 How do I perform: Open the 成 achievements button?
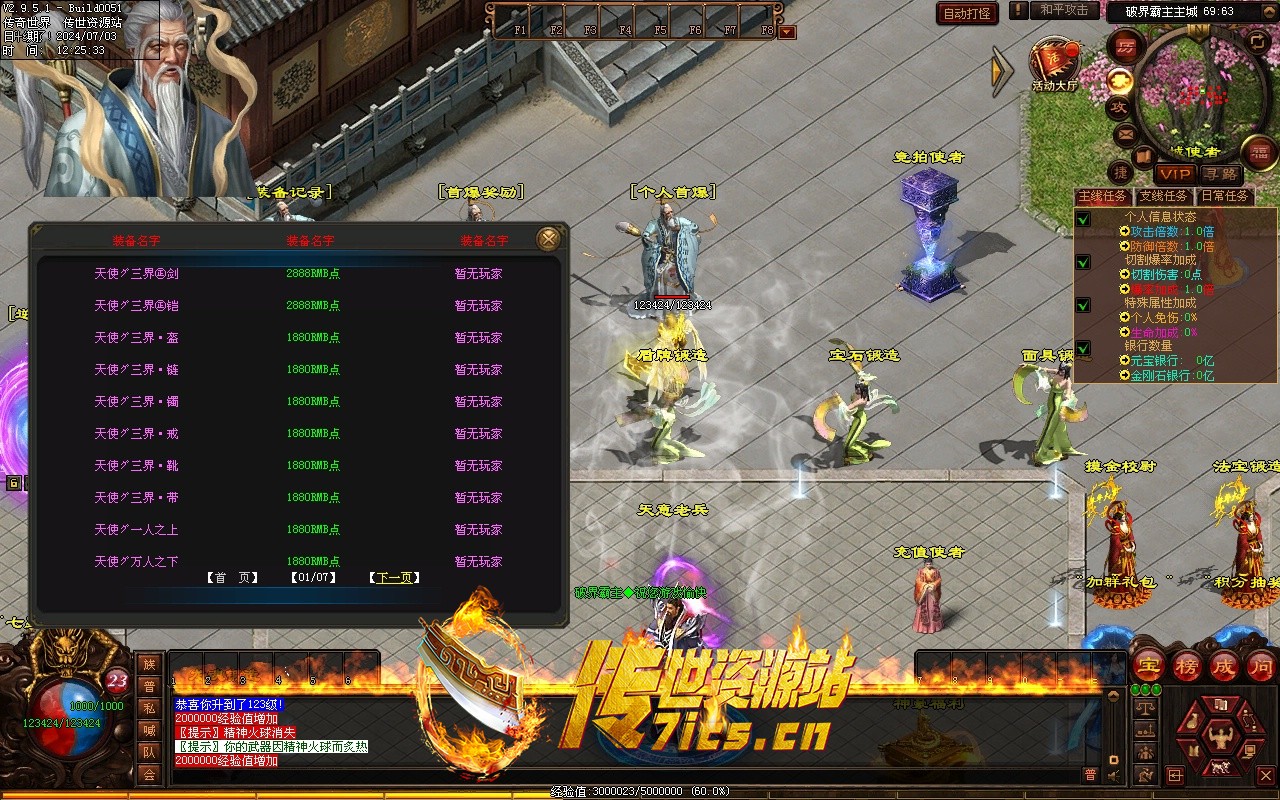coord(1224,665)
